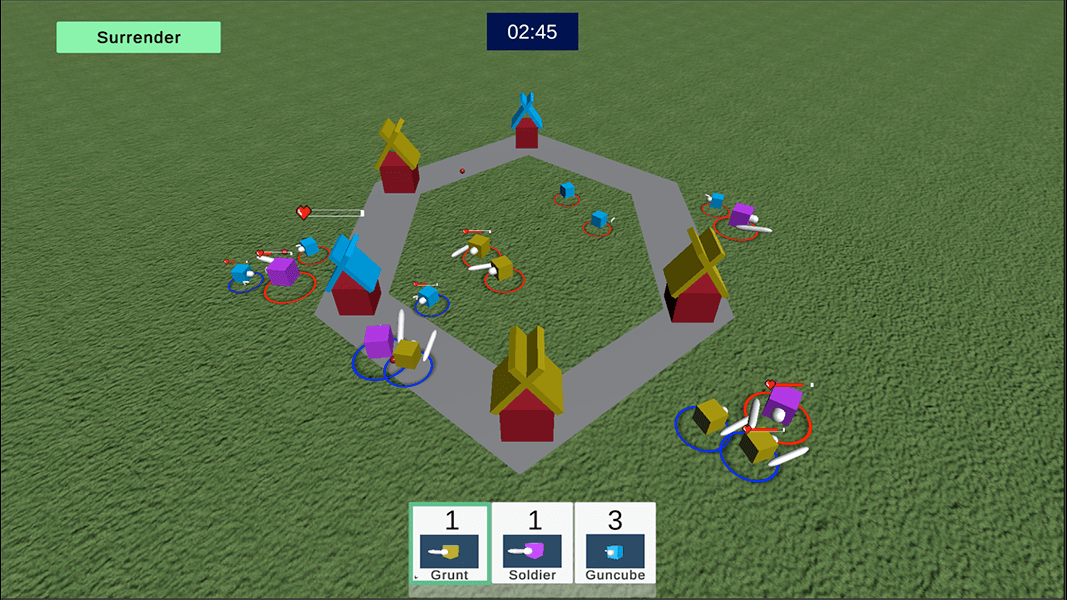
Task: Select the Grunt unit card
Action: [x=450, y=543]
